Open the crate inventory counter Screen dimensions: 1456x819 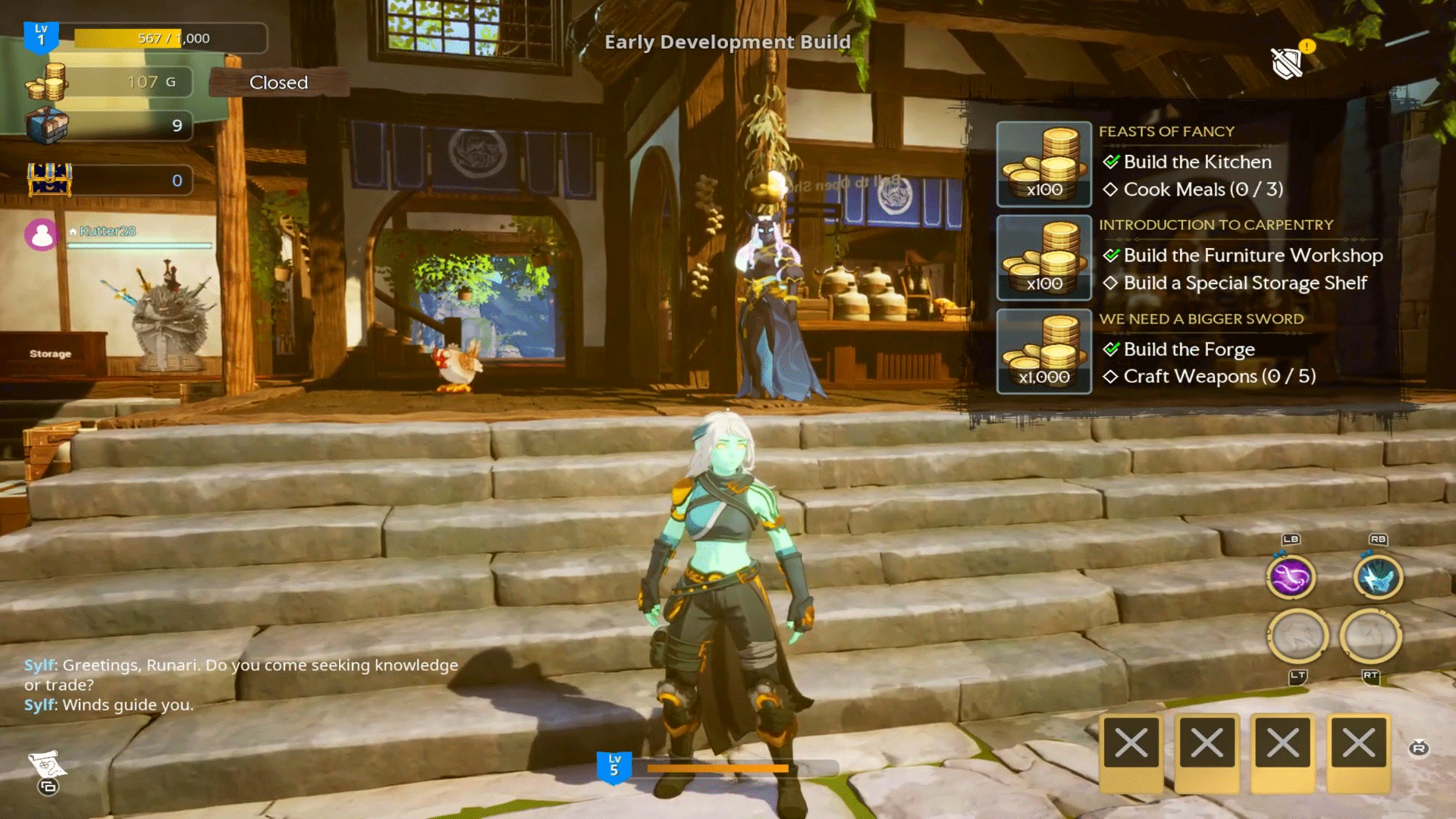click(x=47, y=125)
